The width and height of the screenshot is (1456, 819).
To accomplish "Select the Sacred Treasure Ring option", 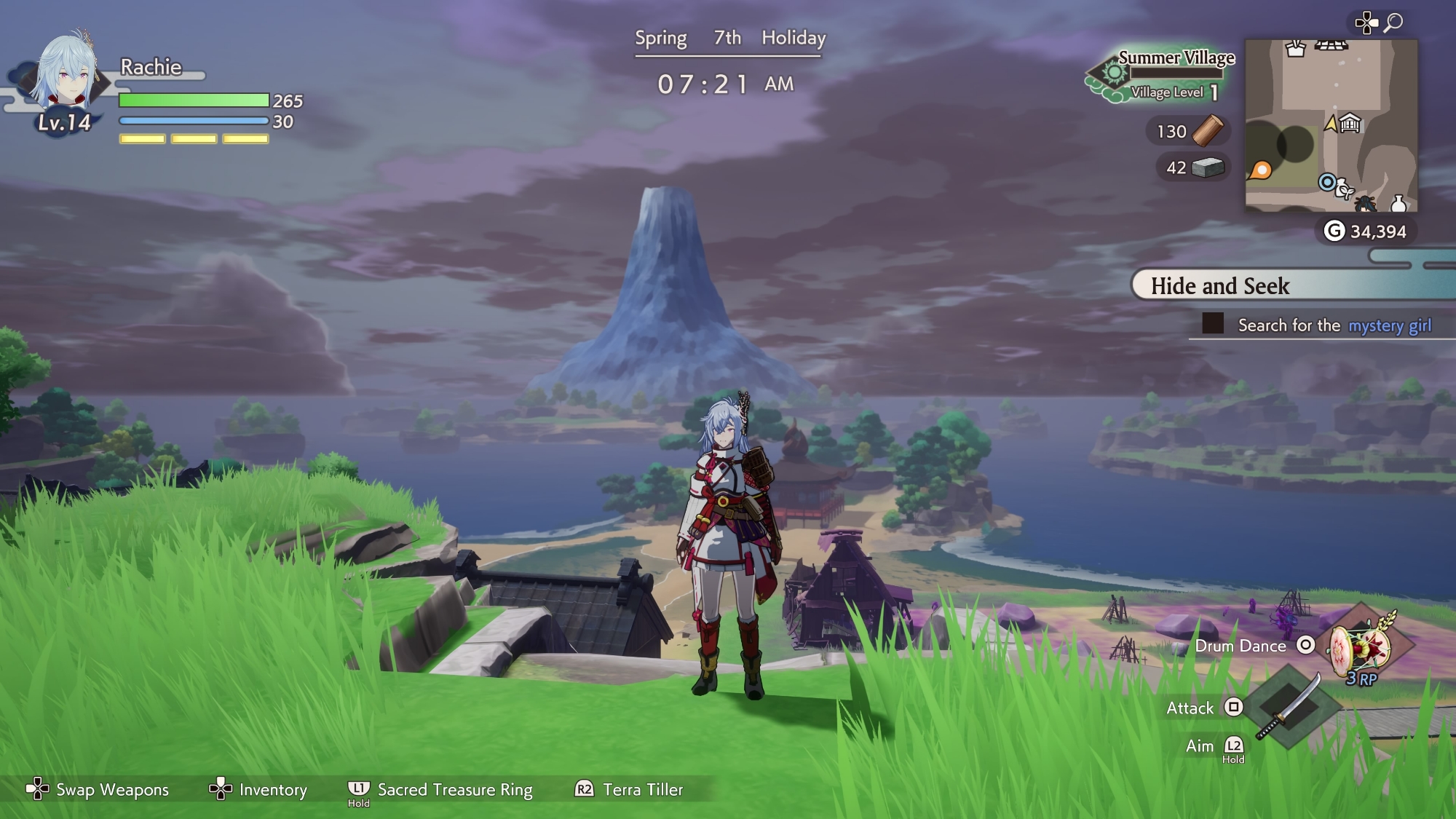I will coord(454,790).
